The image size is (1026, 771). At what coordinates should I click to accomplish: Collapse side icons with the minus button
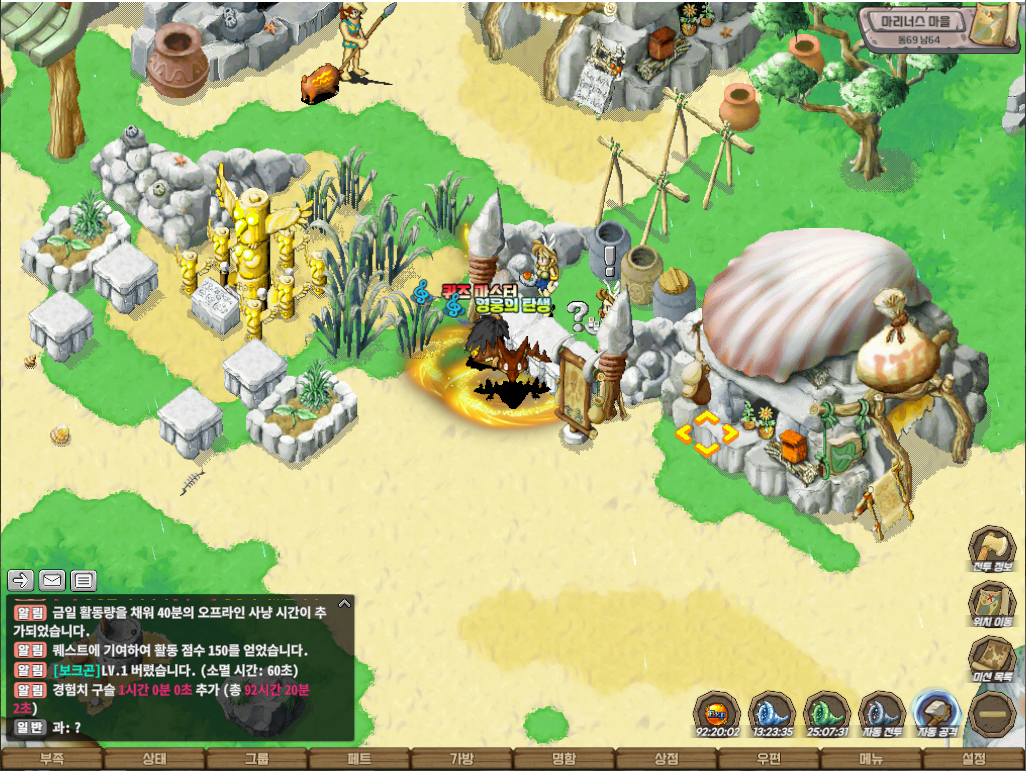(992, 714)
